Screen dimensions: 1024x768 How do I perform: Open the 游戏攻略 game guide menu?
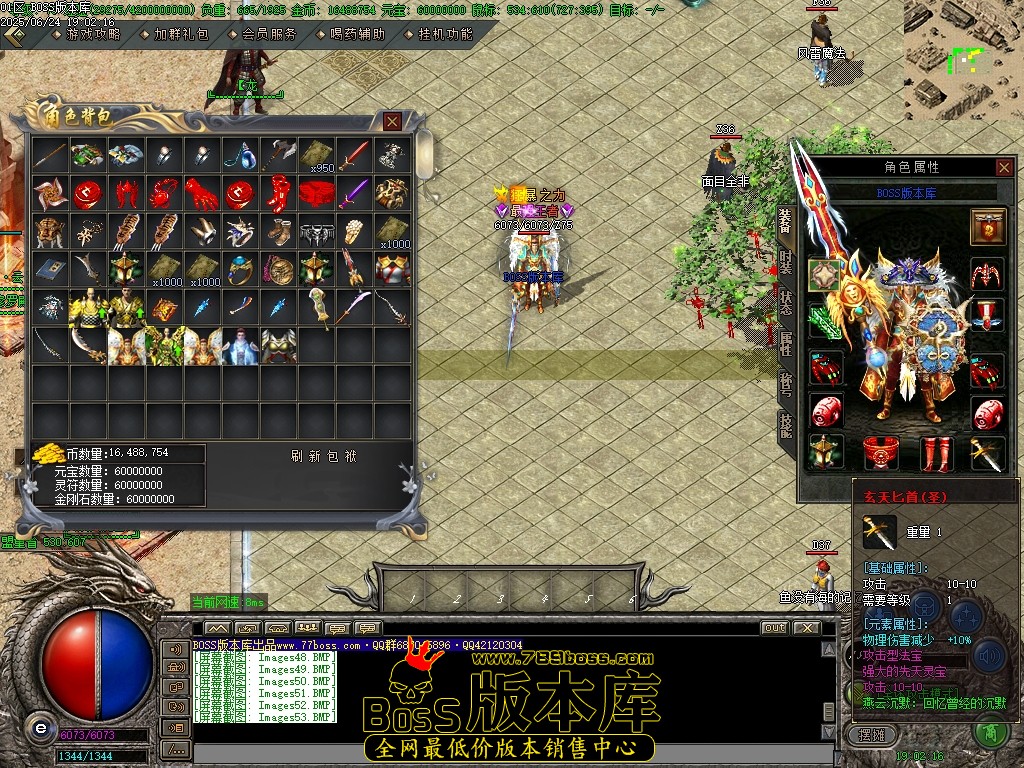(92, 34)
